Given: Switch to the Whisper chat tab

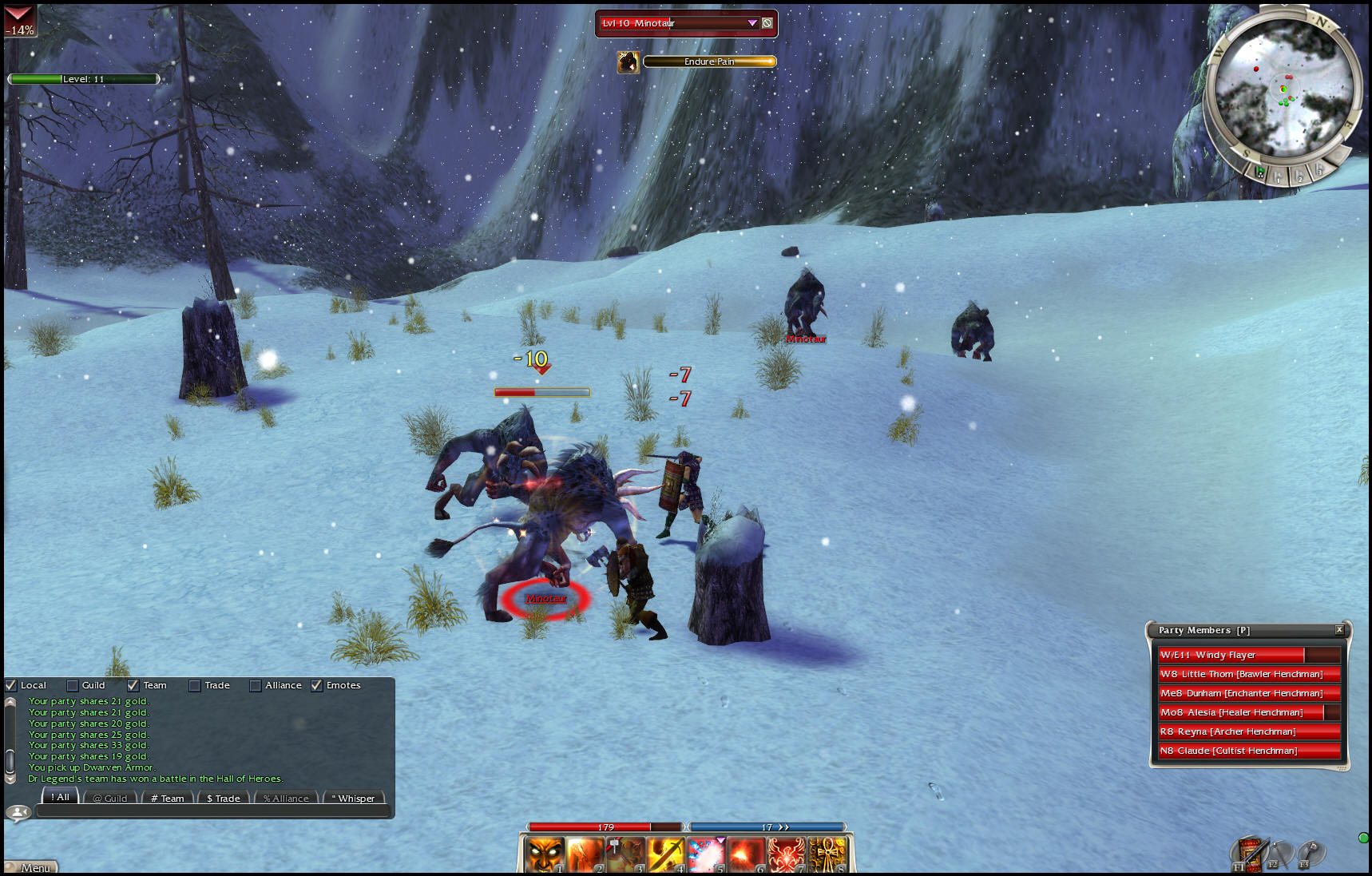Looking at the screenshot, I should click(354, 798).
